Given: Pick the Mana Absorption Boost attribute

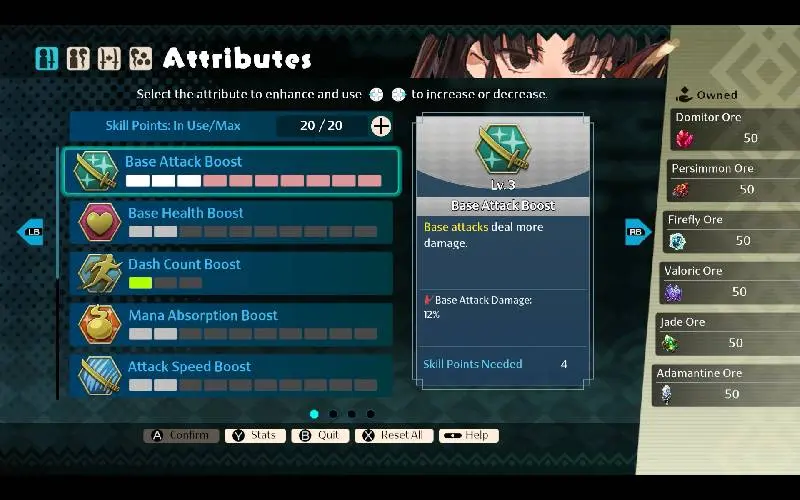Looking at the screenshot, I should [231, 324].
